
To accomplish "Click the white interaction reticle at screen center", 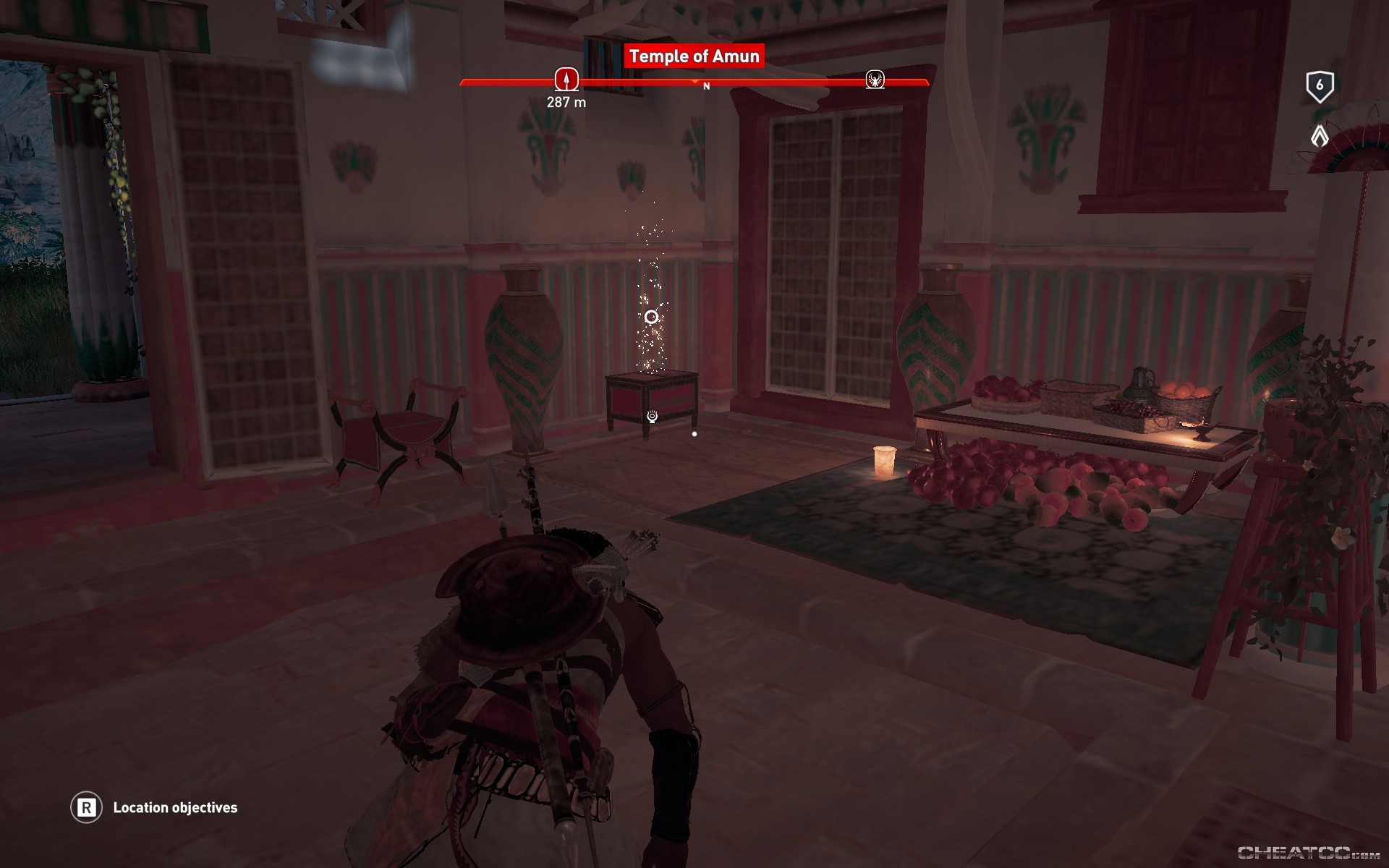I will click(650, 316).
